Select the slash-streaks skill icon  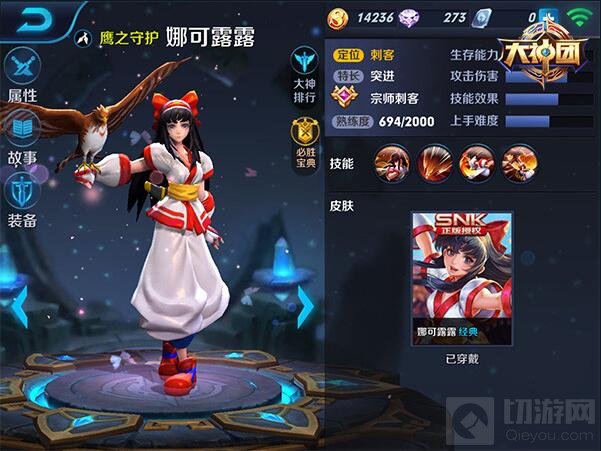[x=434, y=163]
